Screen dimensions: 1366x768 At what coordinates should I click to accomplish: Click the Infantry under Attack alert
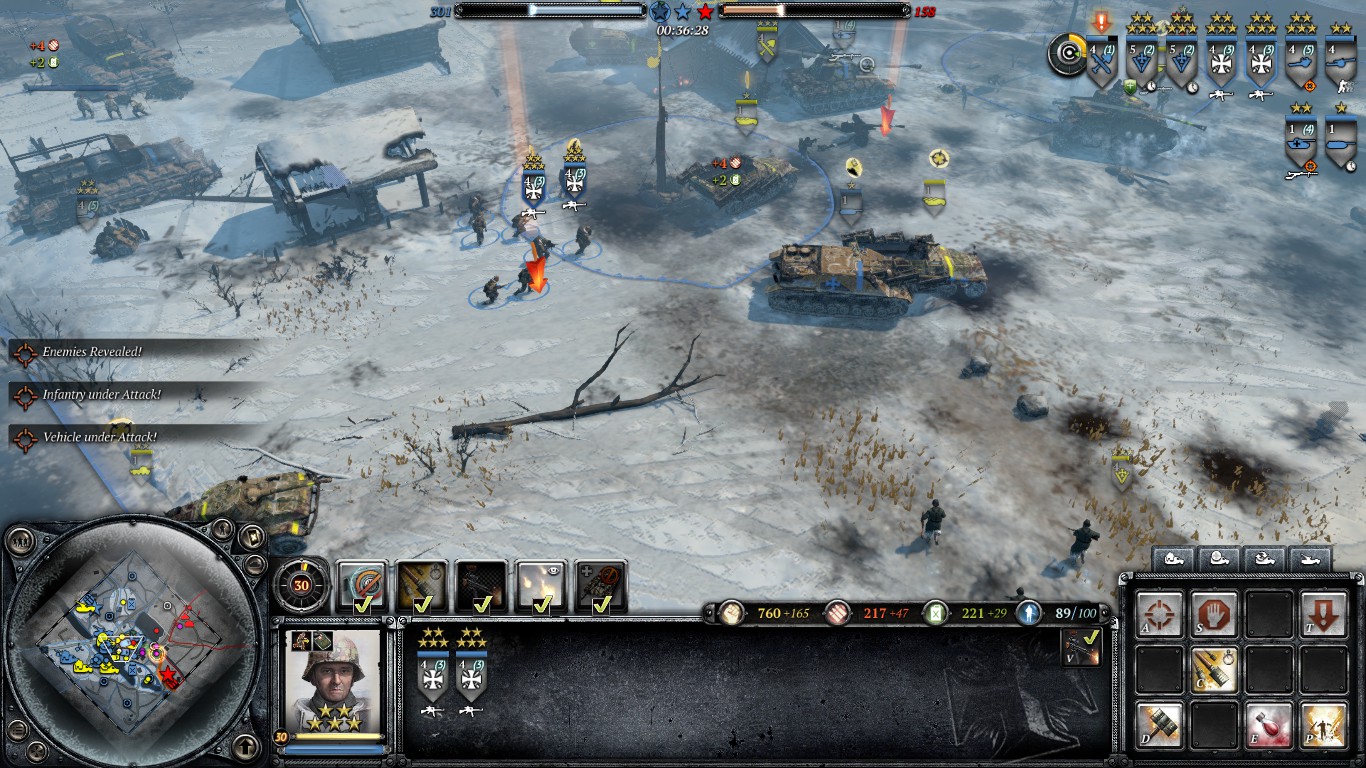[x=100, y=395]
